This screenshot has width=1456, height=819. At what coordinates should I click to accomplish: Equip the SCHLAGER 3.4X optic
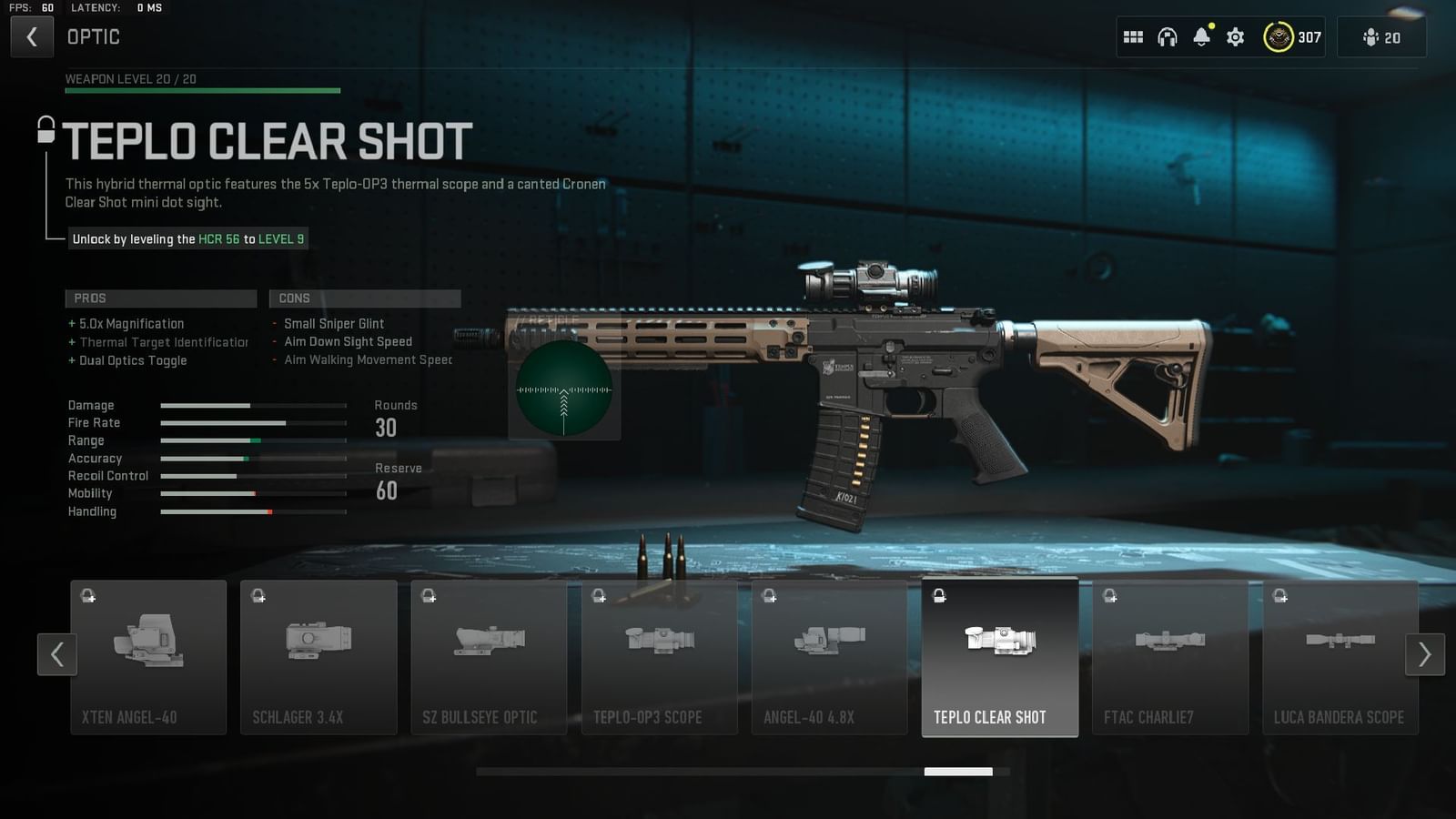pos(318,655)
